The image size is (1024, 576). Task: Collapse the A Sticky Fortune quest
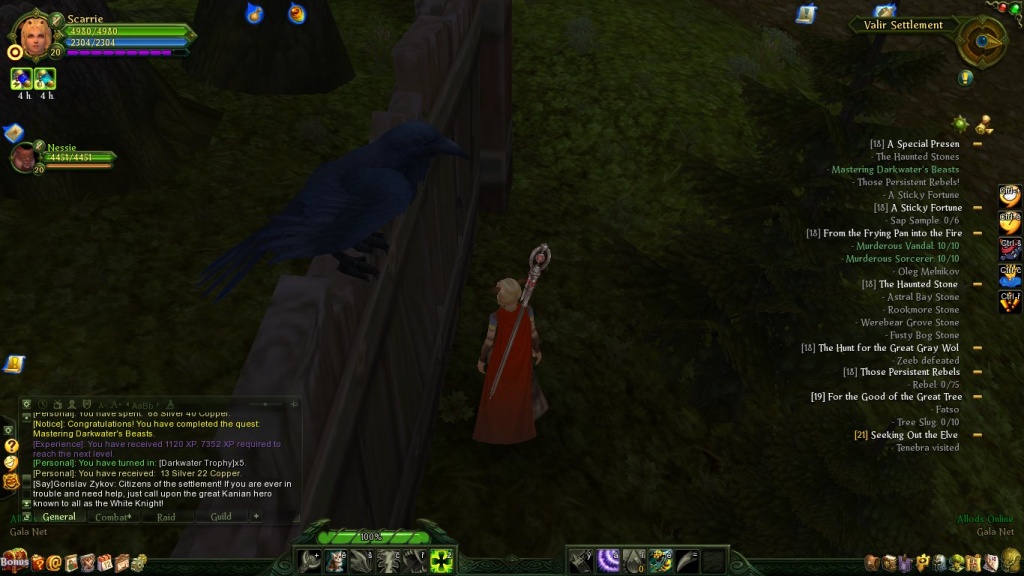pos(977,208)
